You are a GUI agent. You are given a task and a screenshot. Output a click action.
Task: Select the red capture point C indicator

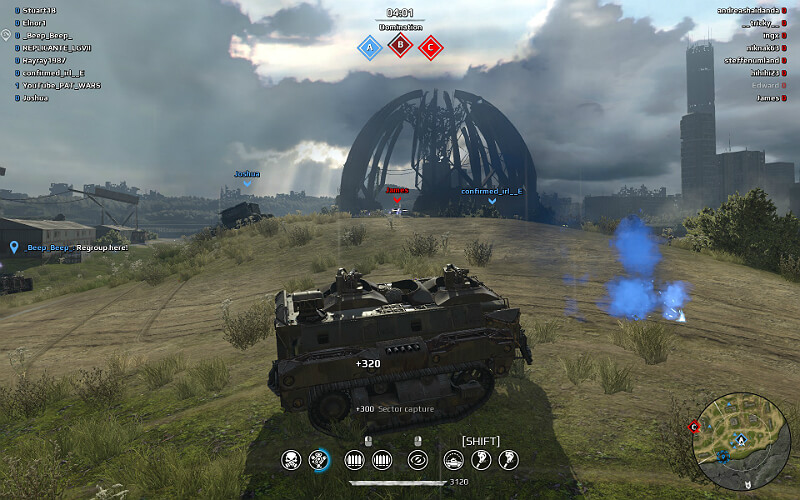click(x=431, y=47)
